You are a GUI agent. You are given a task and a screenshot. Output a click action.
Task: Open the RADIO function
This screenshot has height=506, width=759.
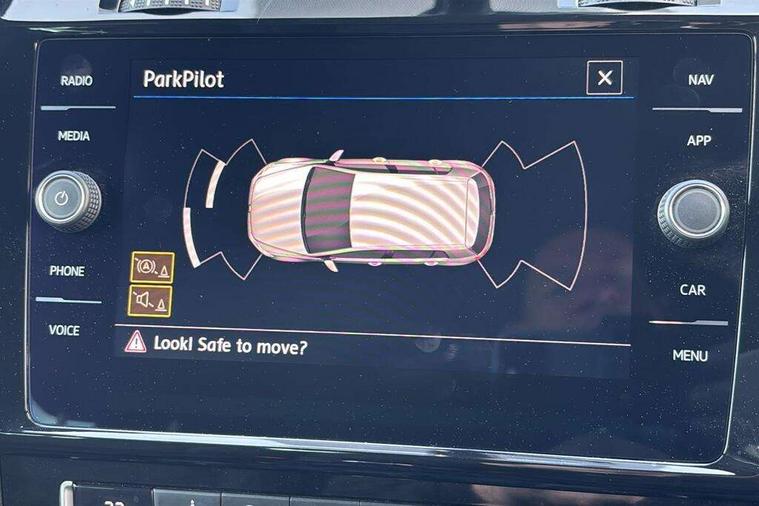[x=76, y=81]
